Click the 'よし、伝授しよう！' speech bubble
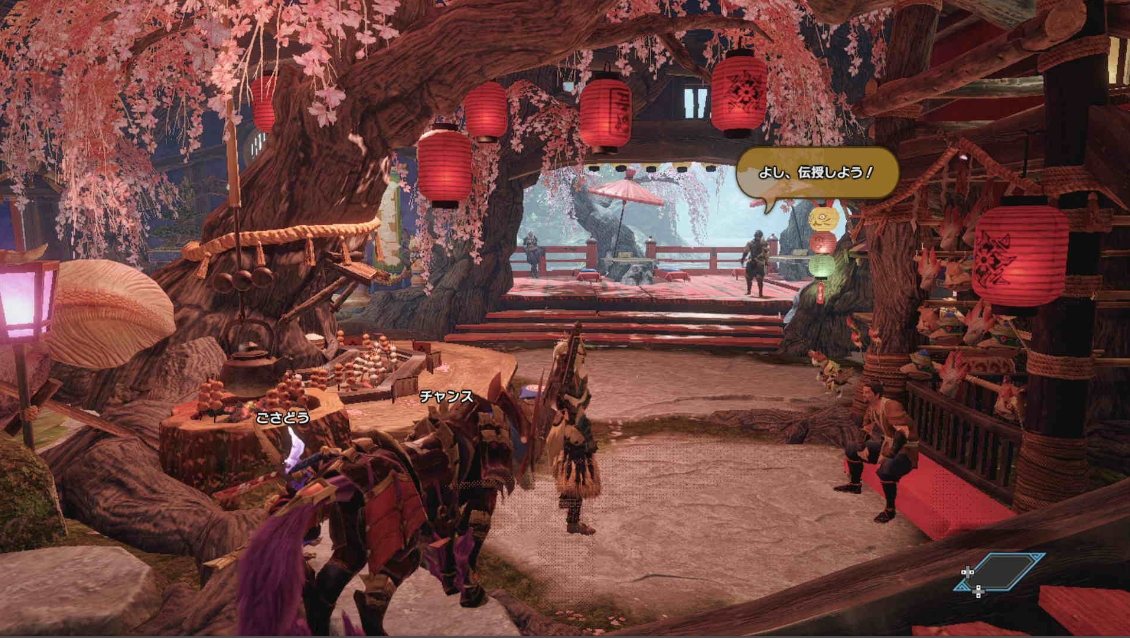The width and height of the screenshot is (1130, 638). pyautogui.click(x=816, y=173)
